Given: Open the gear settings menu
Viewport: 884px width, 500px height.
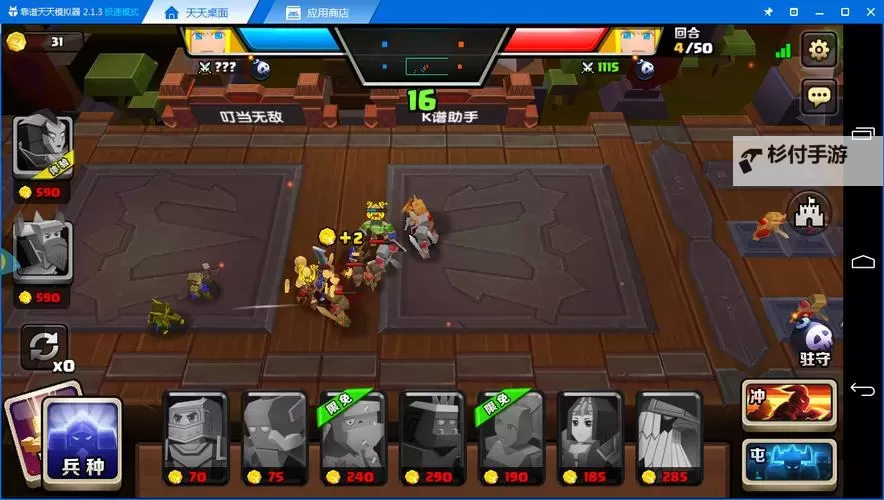Looking at the screenshot, I should 819,49.
